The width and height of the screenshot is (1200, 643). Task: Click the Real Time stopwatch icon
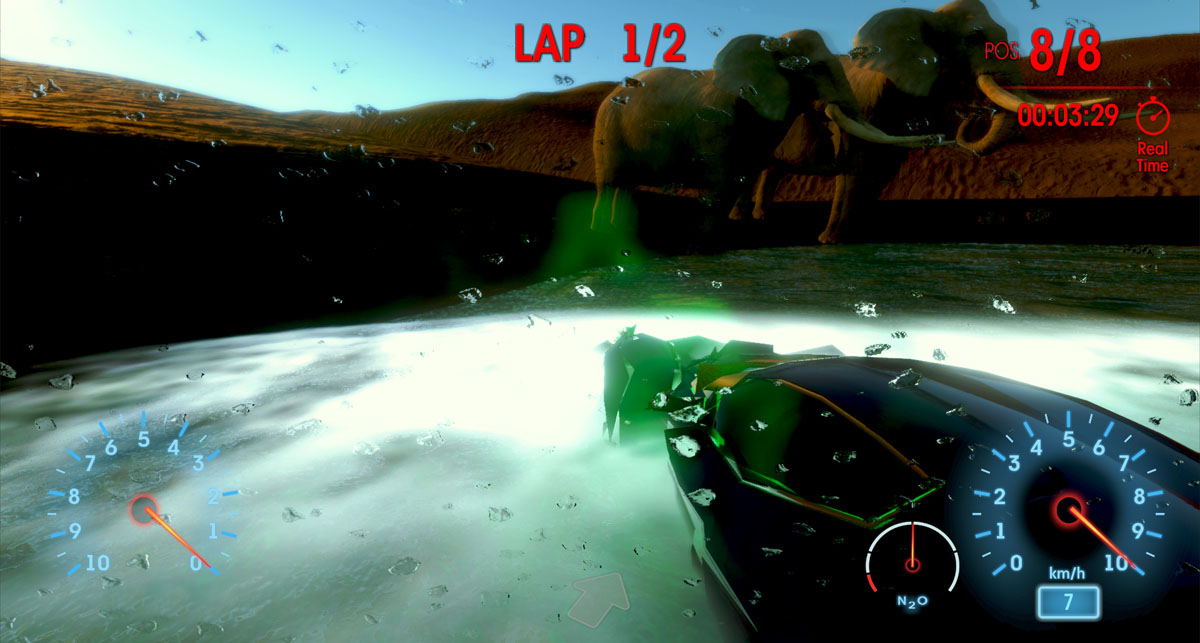1153,116
